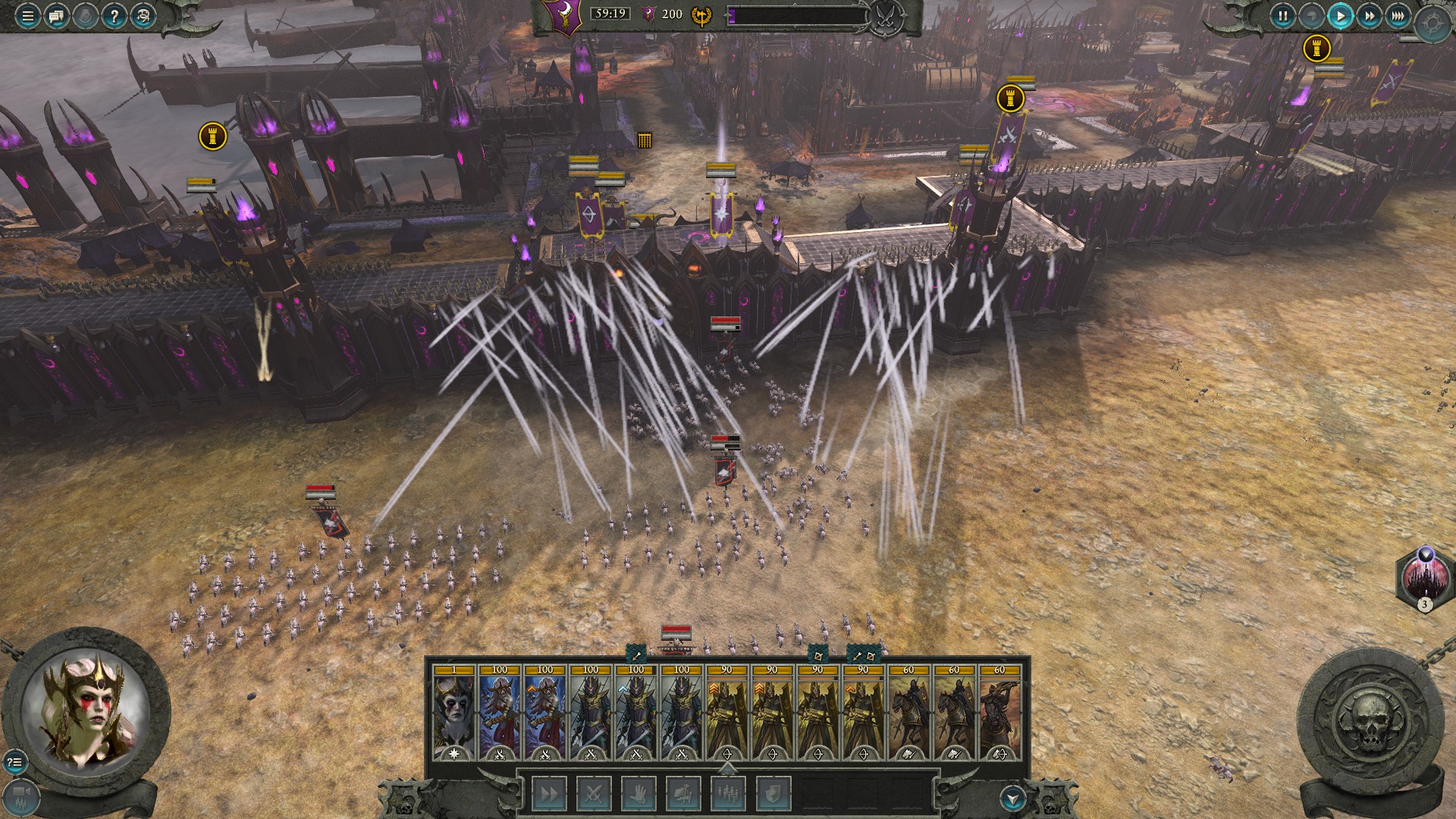The width and height of the screenshot is (1456, 819).
Task: Switch to fastest battle speed
Action: pos(1398,16)
